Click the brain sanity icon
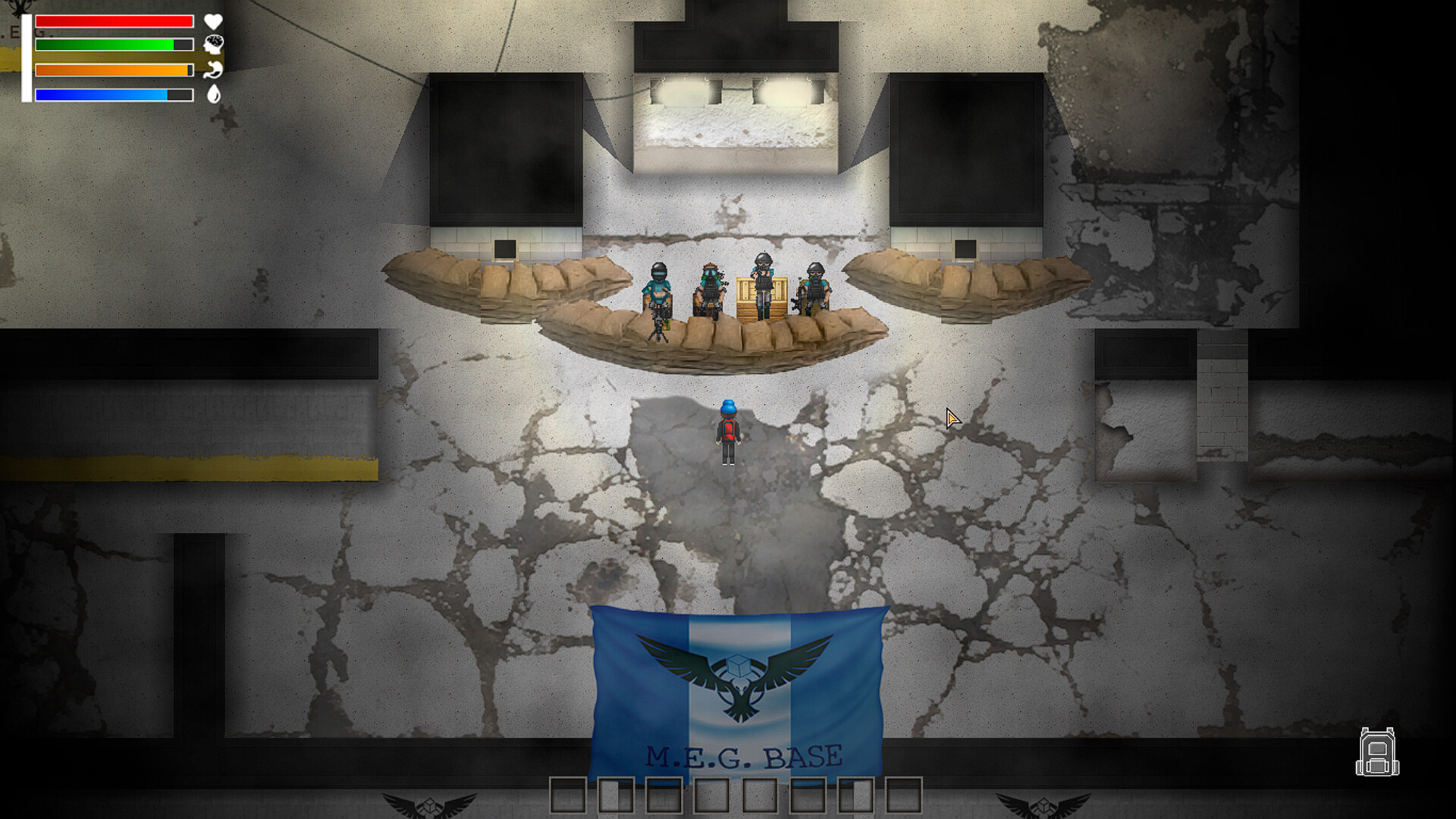The width and height of the screenshot is (1456, 819). click(x=215, y=43)
